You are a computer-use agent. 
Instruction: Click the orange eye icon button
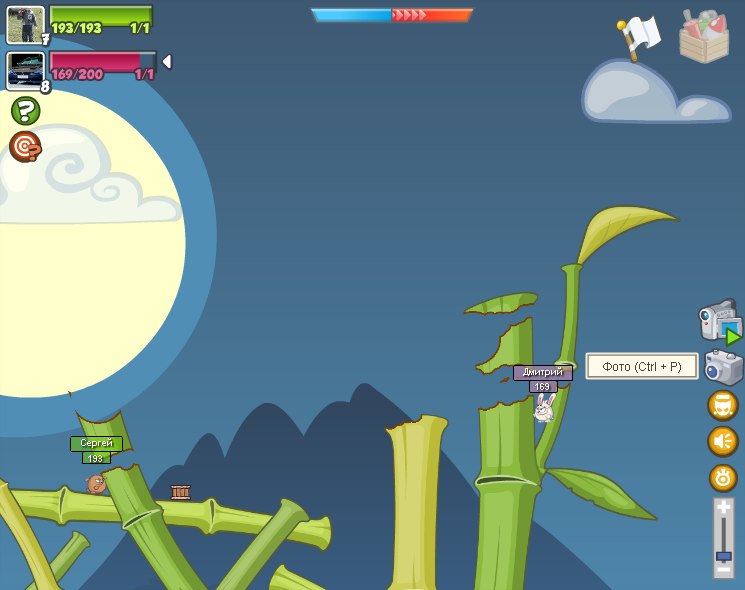tap(722, 477)
